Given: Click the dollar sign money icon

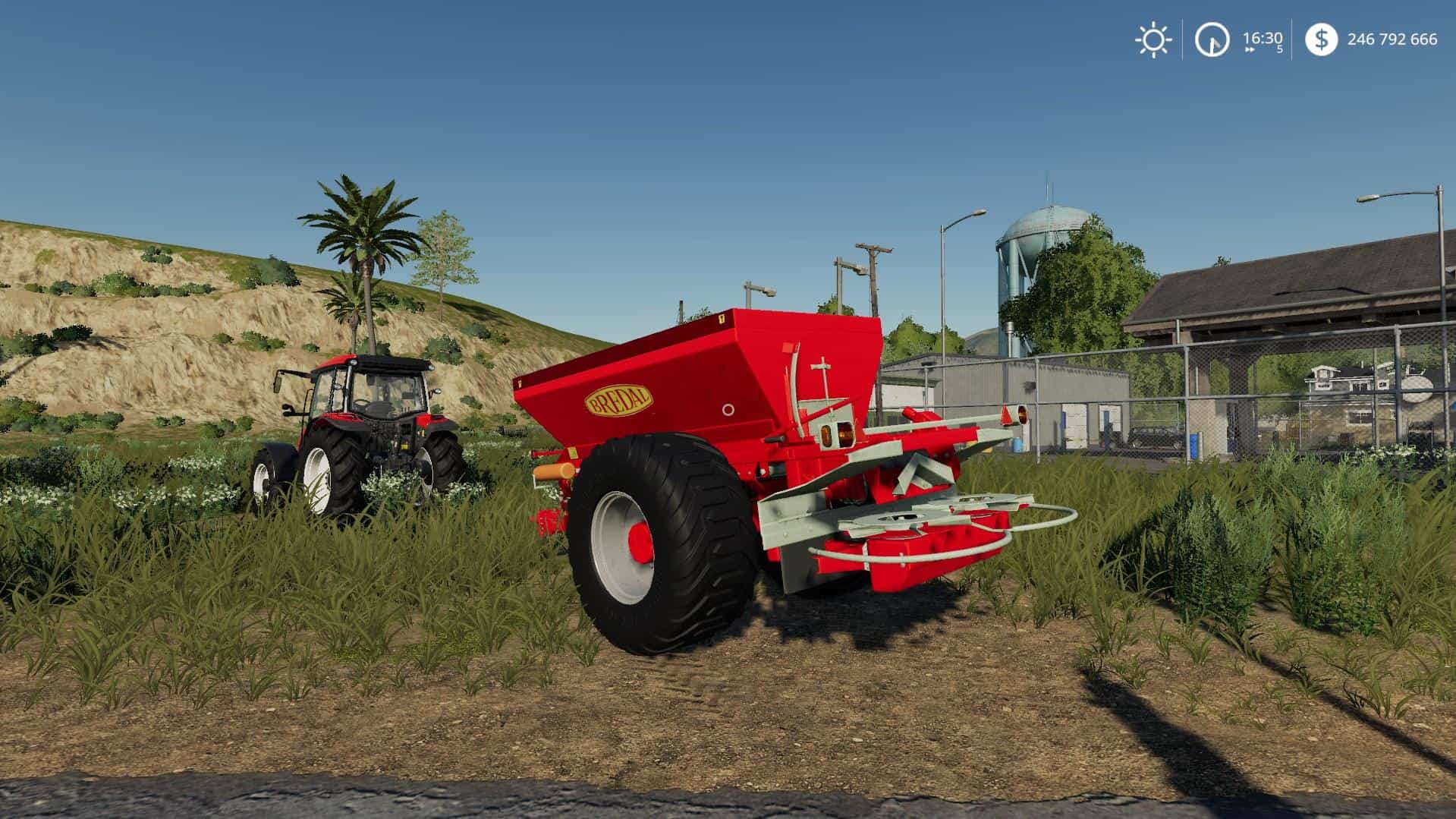Looking at the screenshot, I should coord(1322,39).
